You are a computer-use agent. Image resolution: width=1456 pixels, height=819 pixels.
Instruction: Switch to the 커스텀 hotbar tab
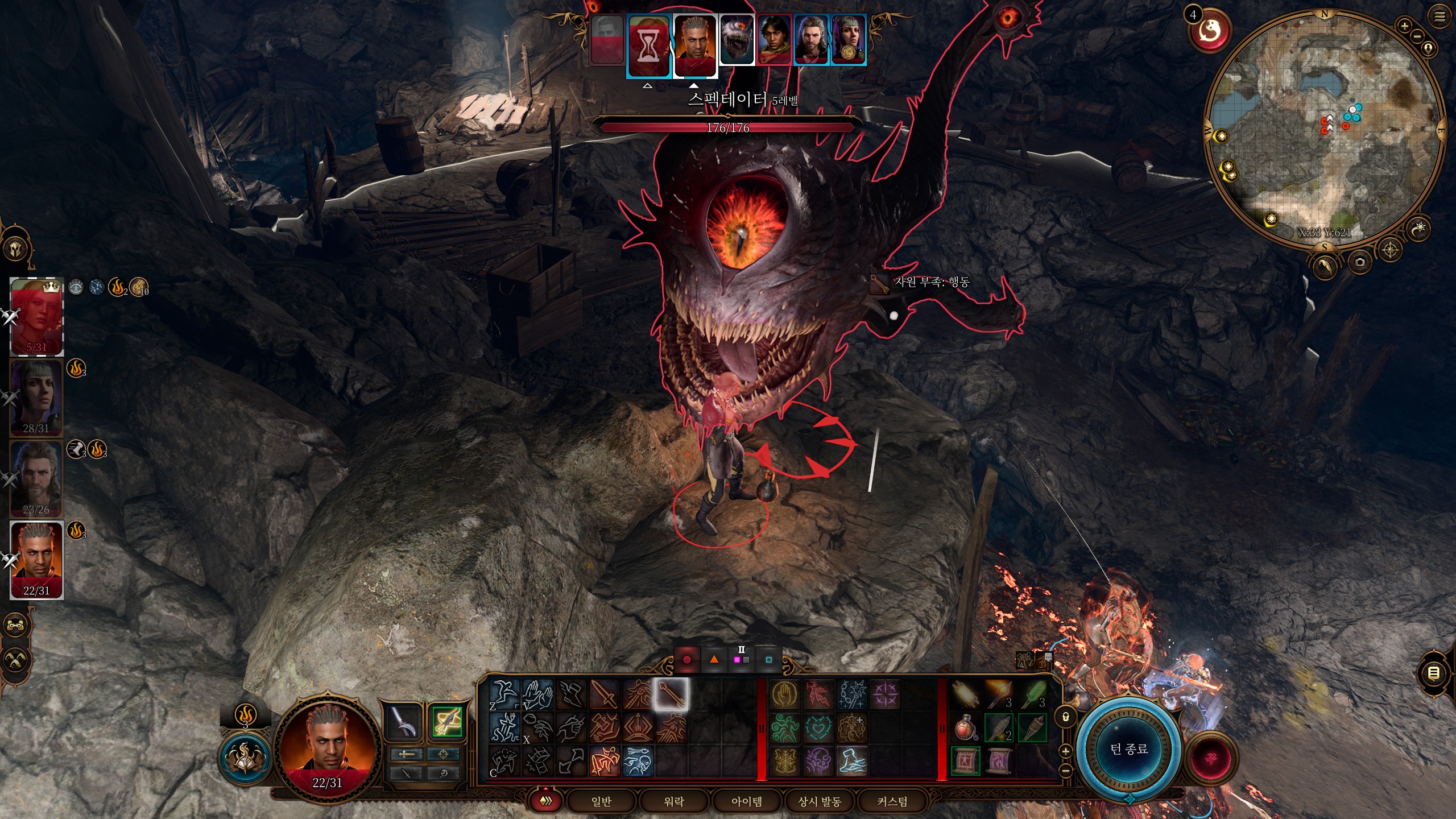pos(892,801)
